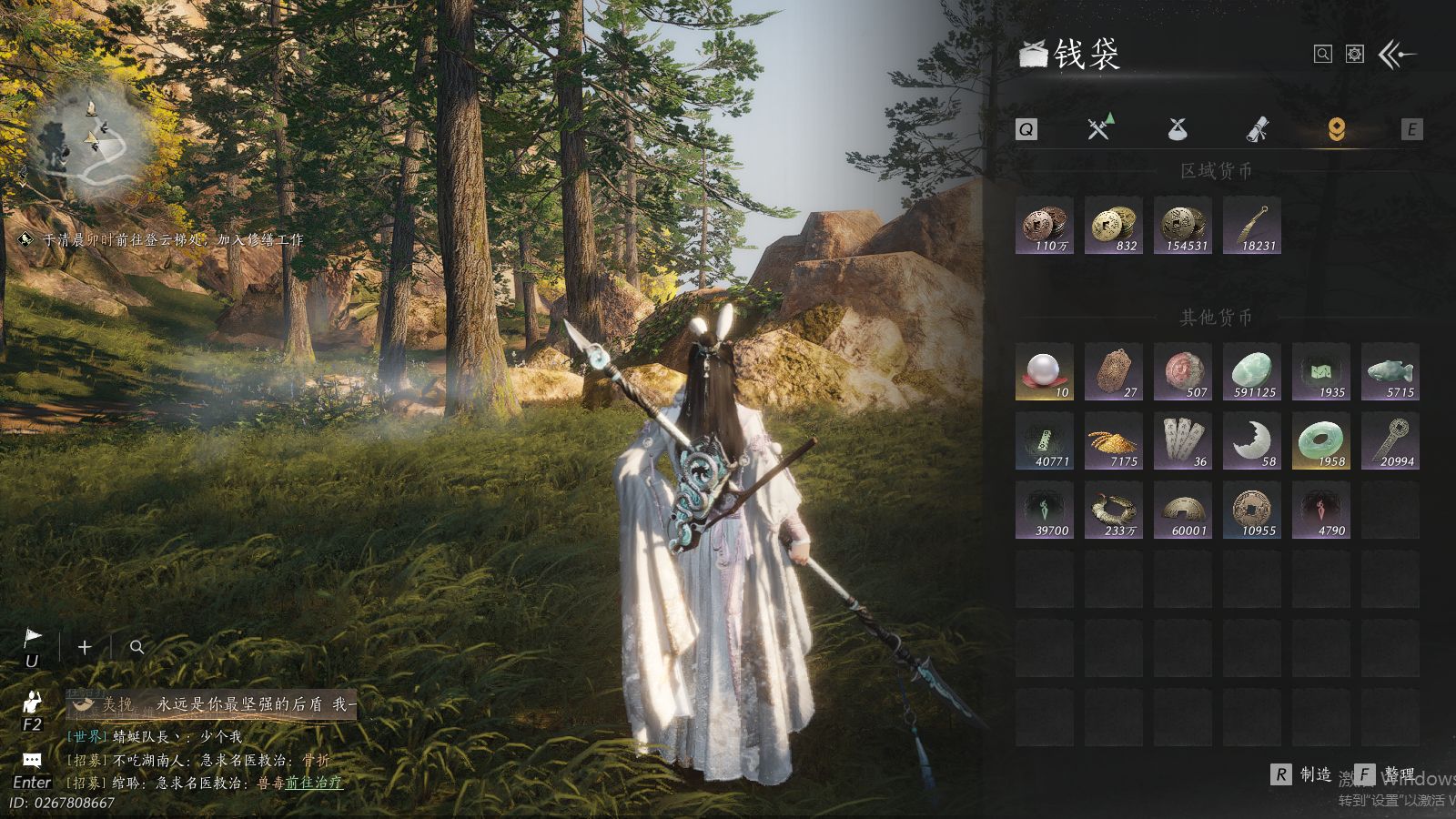Select the green jade ring disc
The height and width of the screenshot is (819, 1456).
[x=1321, y=440]
